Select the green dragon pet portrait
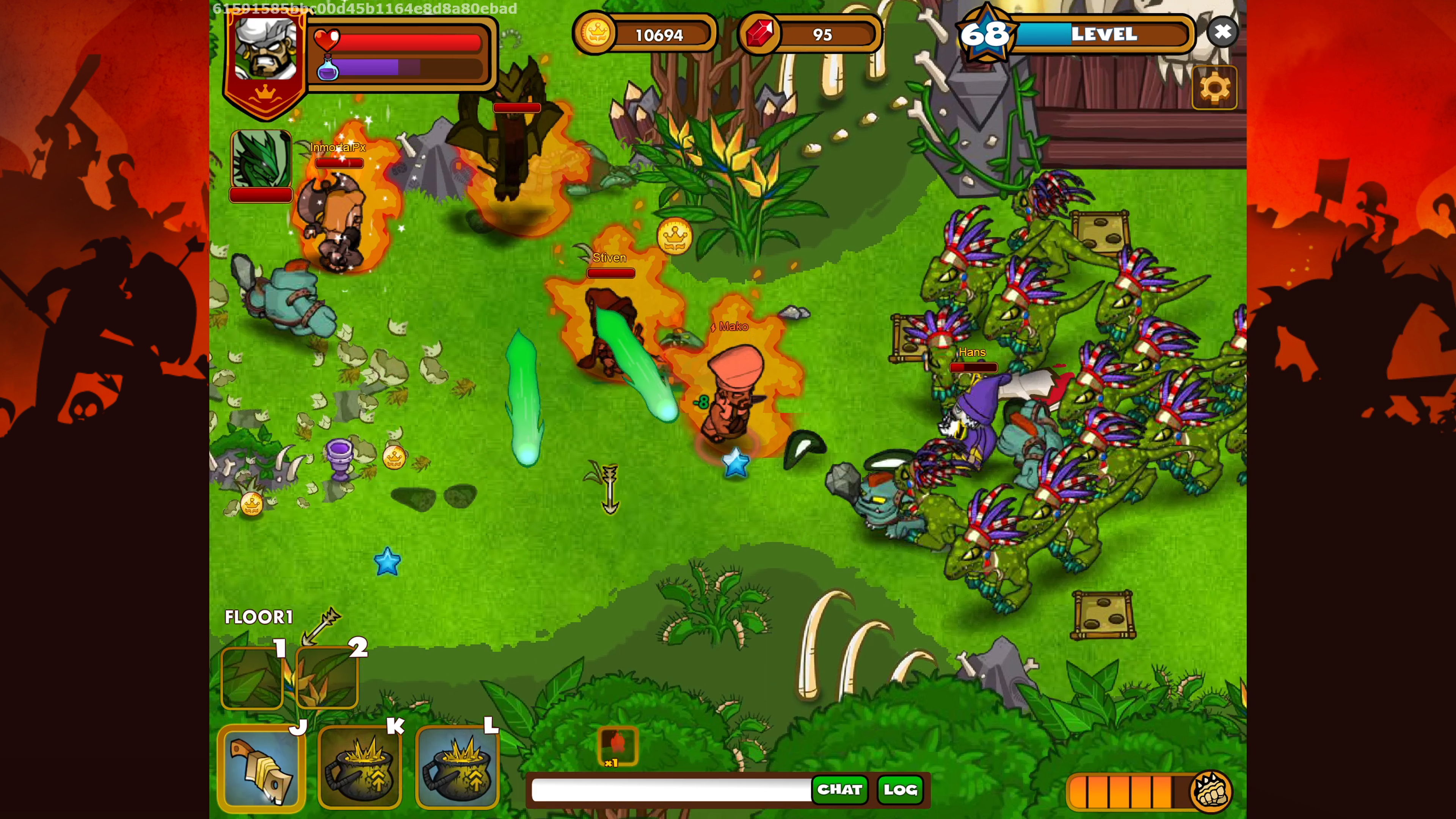The width and height of the screenshot is (1456, 819). click(x=260, y=159)
